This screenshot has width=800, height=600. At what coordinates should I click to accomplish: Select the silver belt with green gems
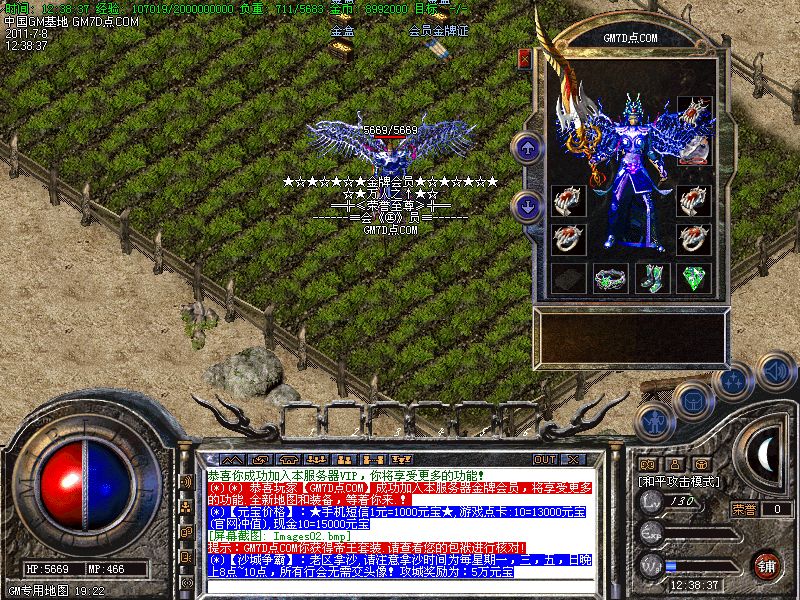tap(609, 279)
